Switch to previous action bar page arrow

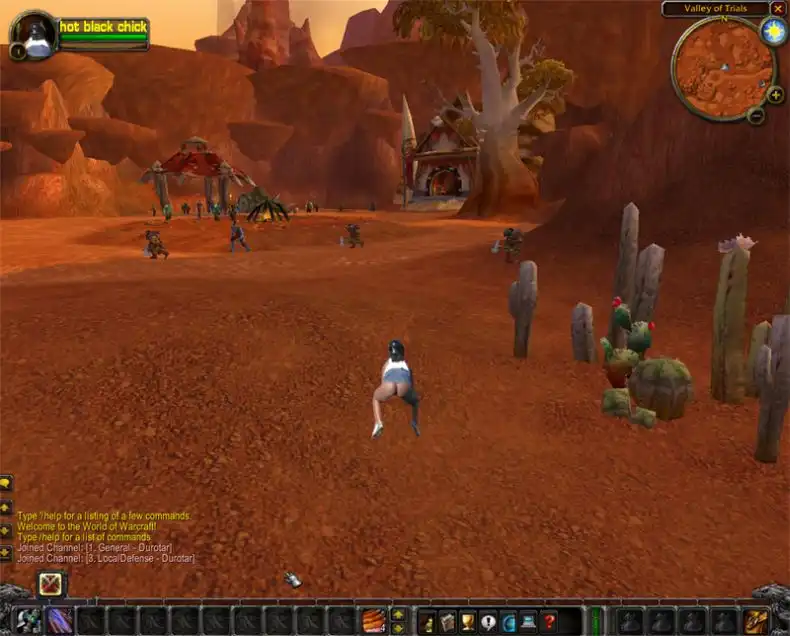[x=398, y=627]
